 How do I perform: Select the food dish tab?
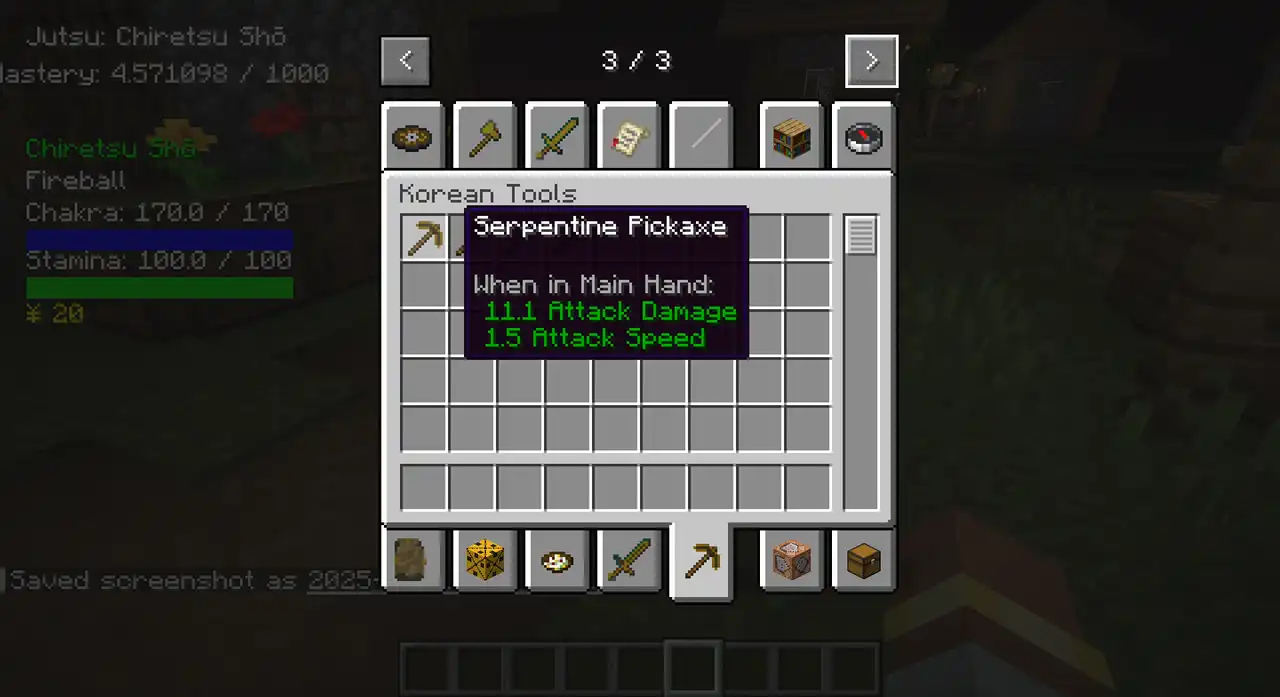(556, 560)
